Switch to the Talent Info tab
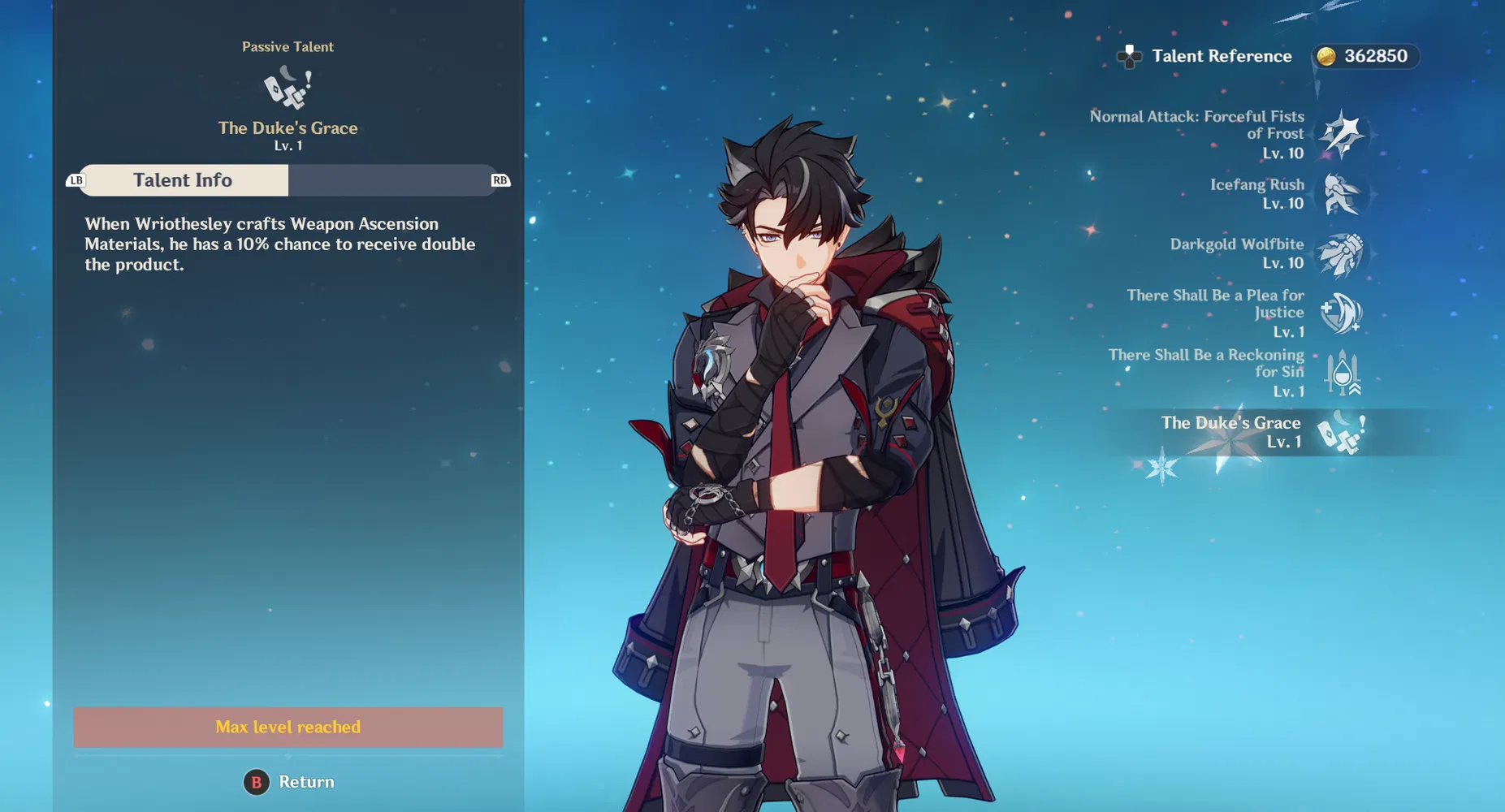Screen dimensions: 1505x812 [x=184, y=180]
